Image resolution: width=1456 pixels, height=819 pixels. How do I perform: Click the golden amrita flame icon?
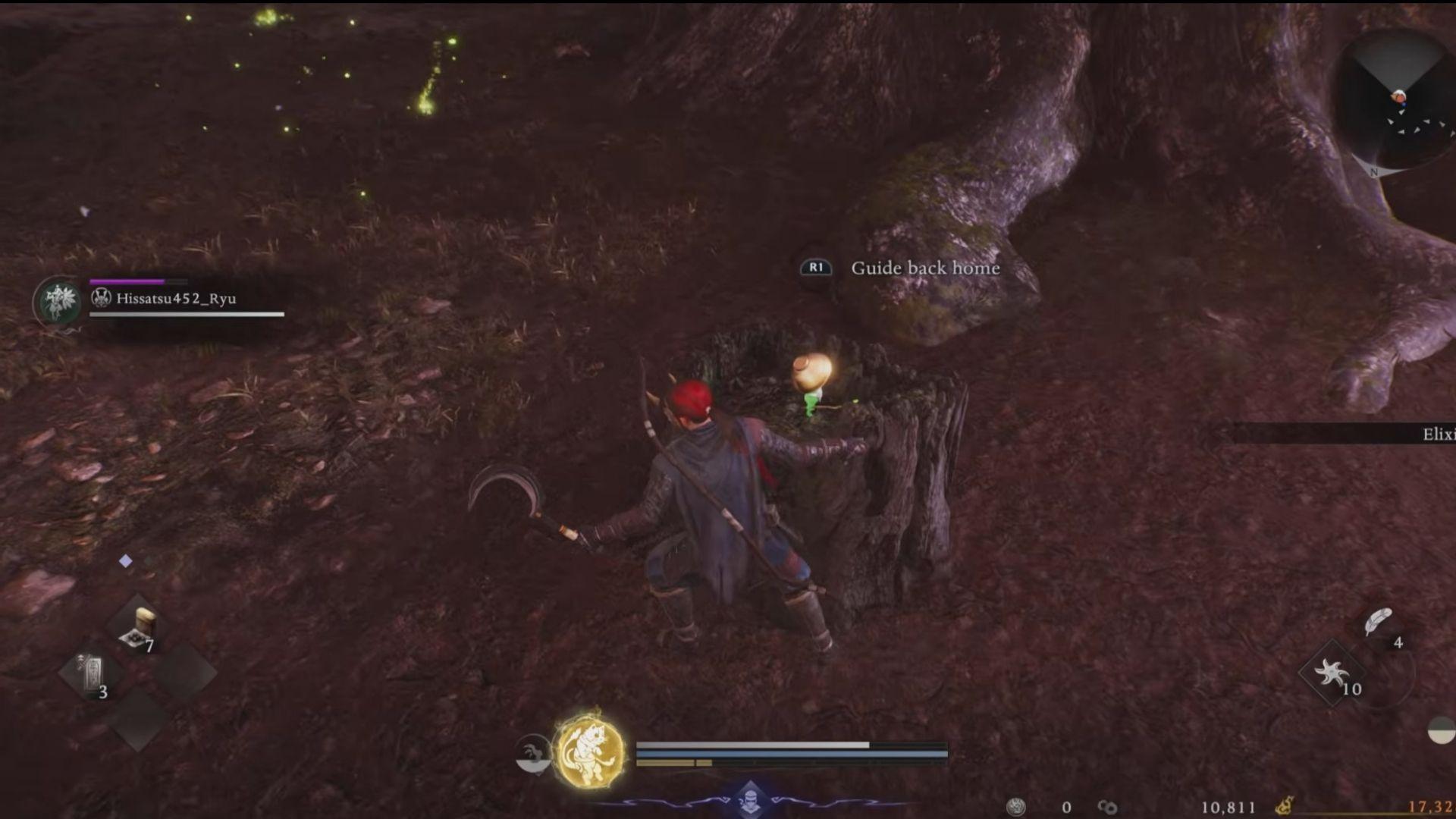pos(1285,806)
